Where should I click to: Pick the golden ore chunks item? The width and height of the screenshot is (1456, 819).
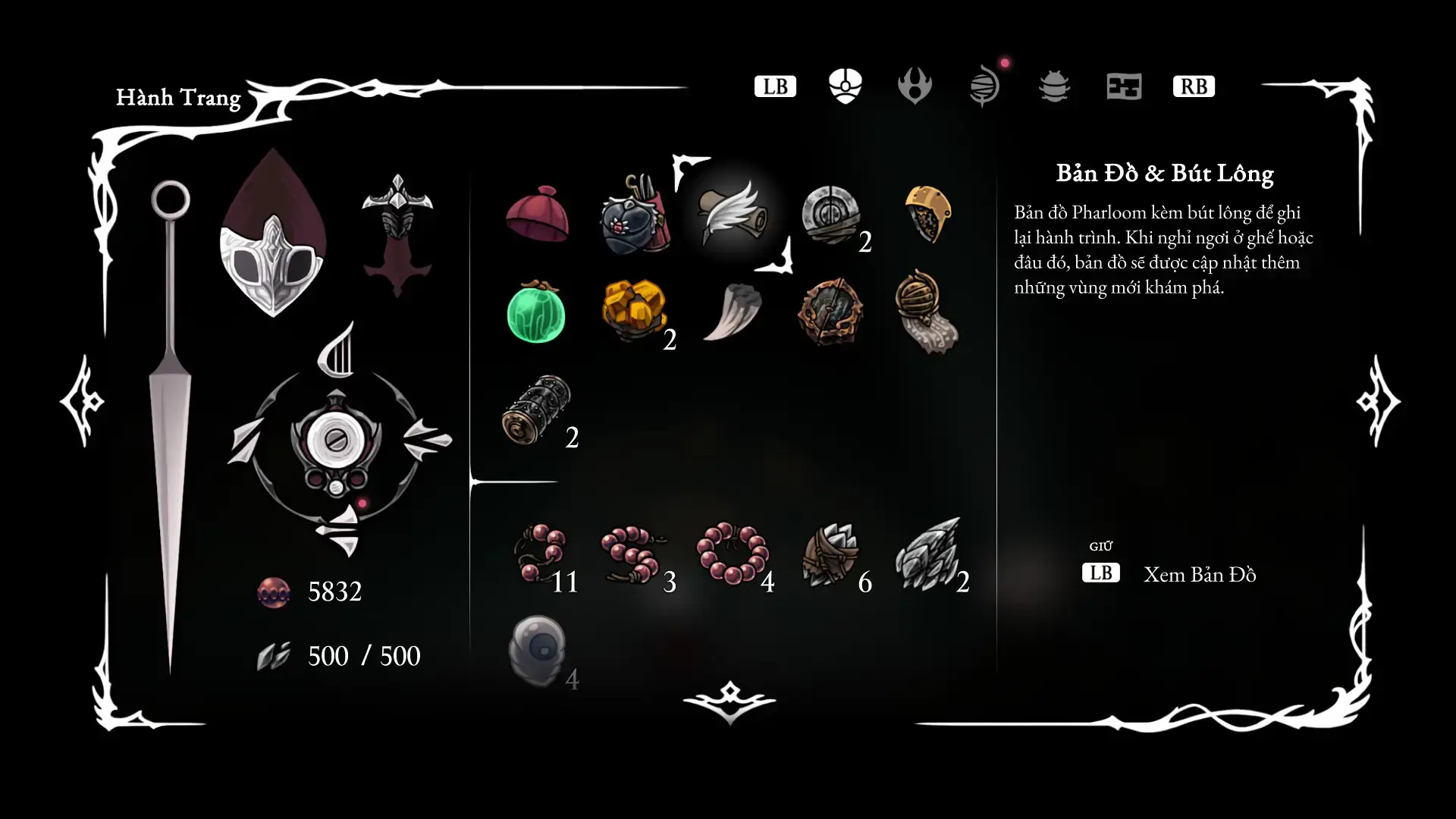tap(634, 309)
